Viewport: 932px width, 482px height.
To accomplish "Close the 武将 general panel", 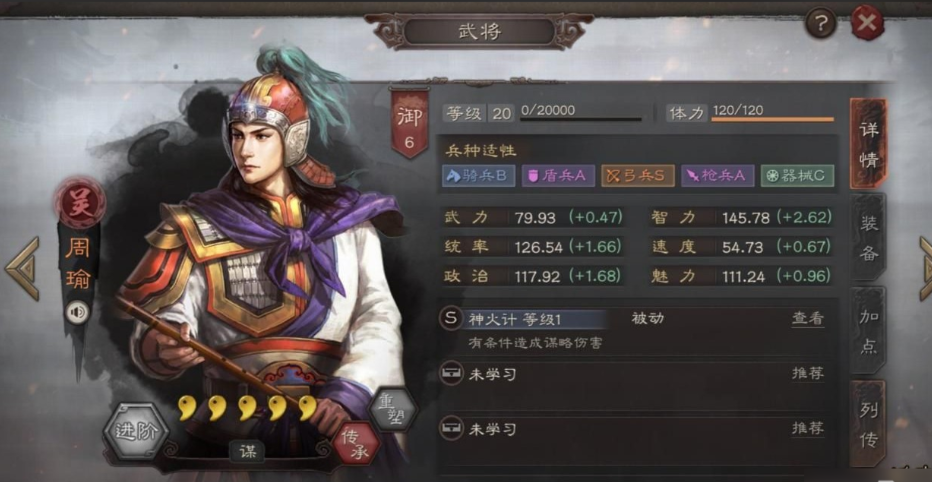I will coord(867,22).
